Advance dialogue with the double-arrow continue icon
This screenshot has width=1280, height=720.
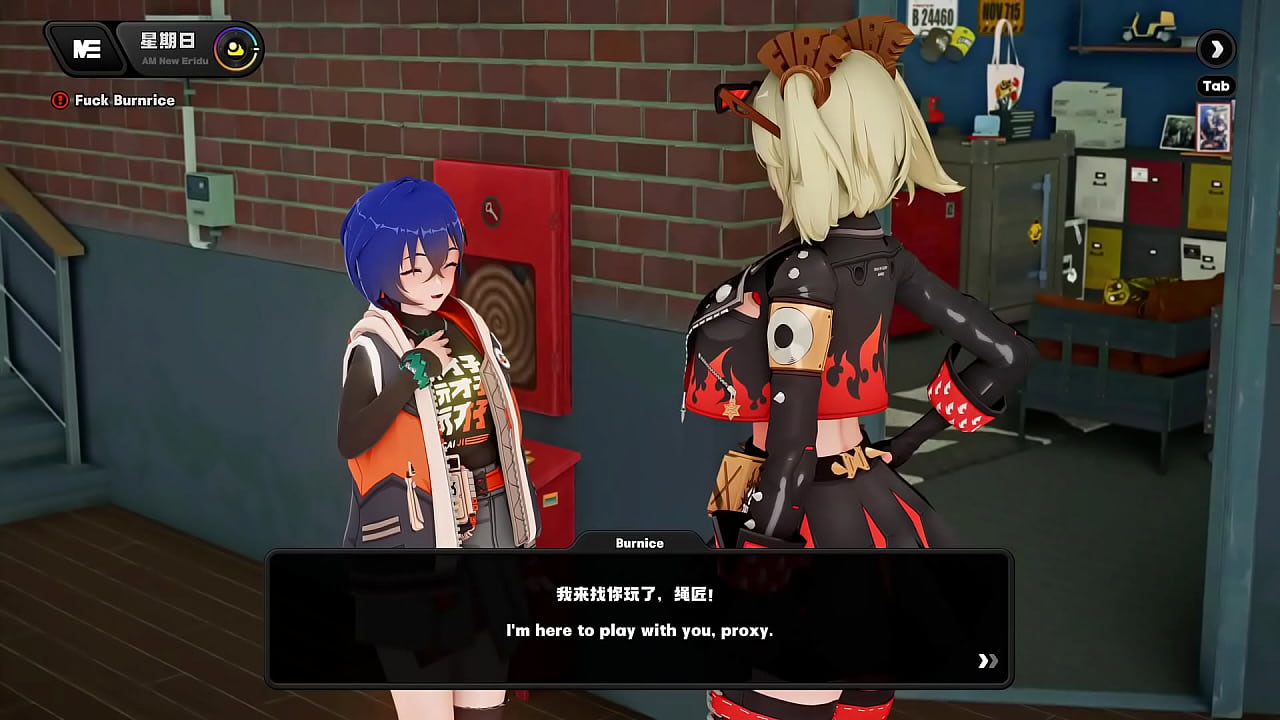987,660
